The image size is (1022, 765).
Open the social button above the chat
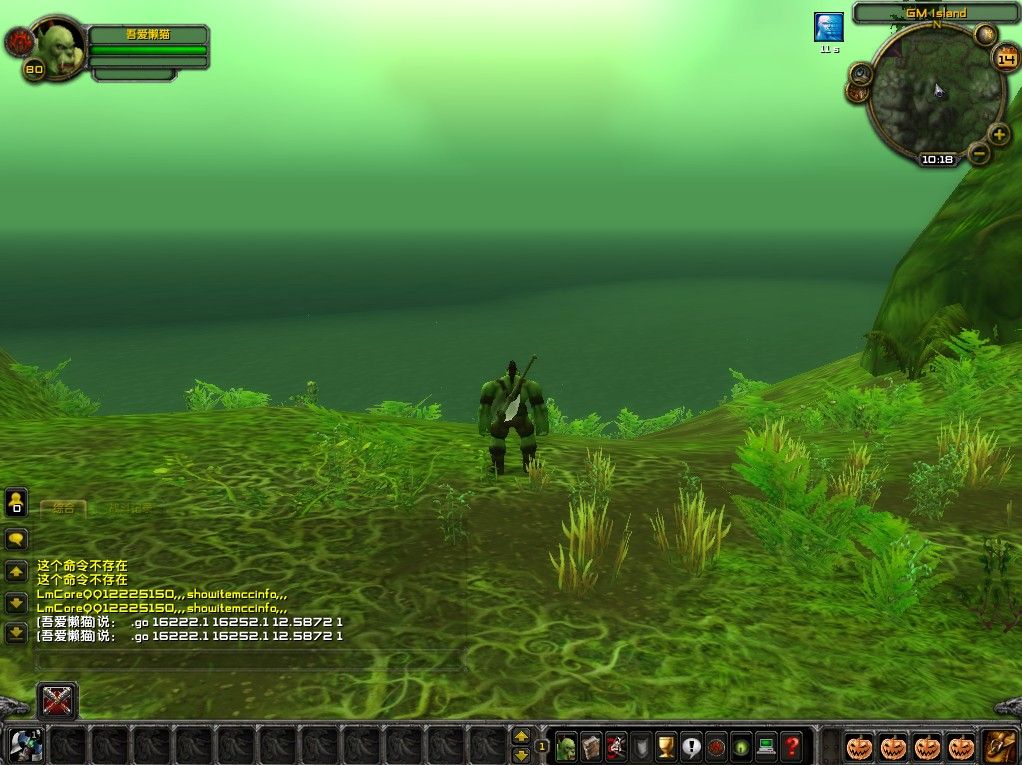(x=16, y=502)
